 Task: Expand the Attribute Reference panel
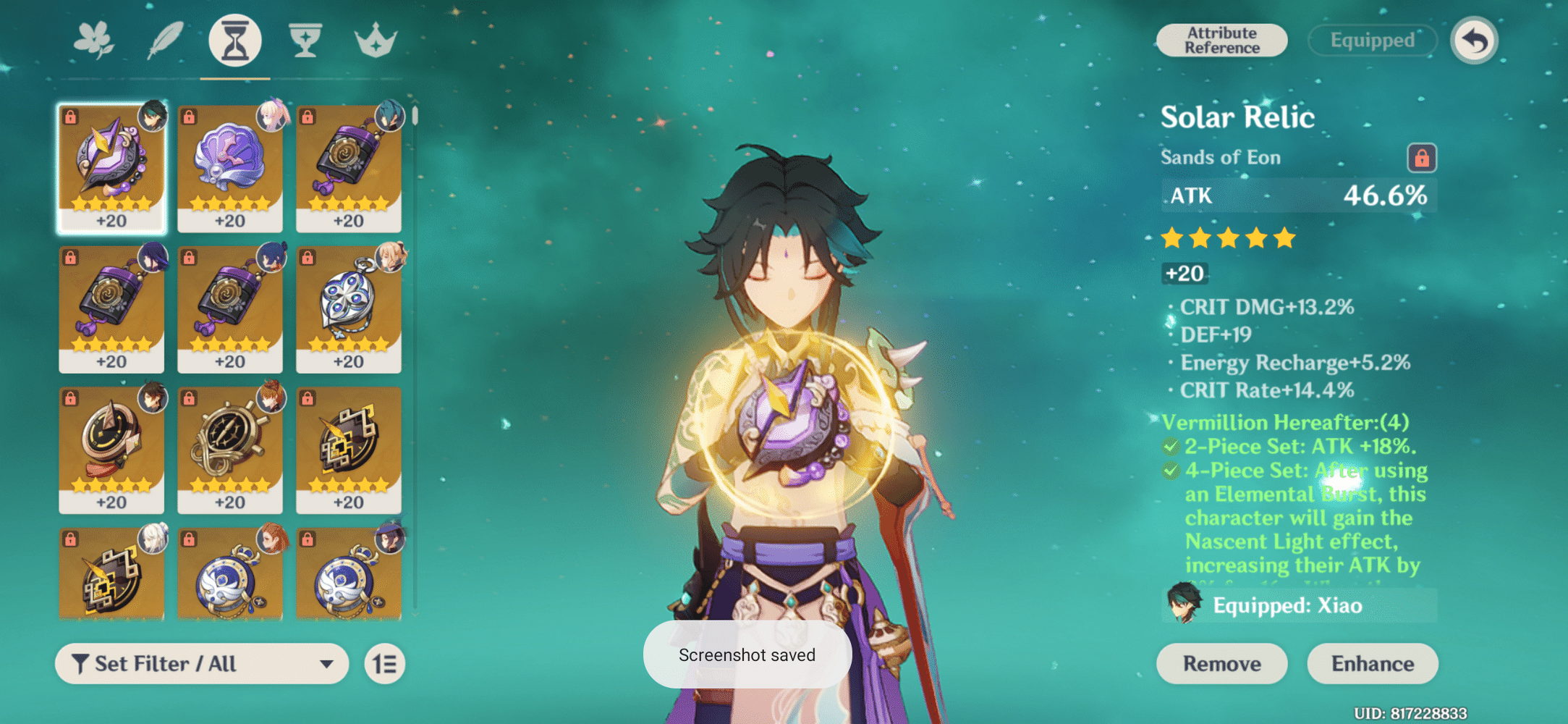pyautogui.click(x=1221, y=40)
